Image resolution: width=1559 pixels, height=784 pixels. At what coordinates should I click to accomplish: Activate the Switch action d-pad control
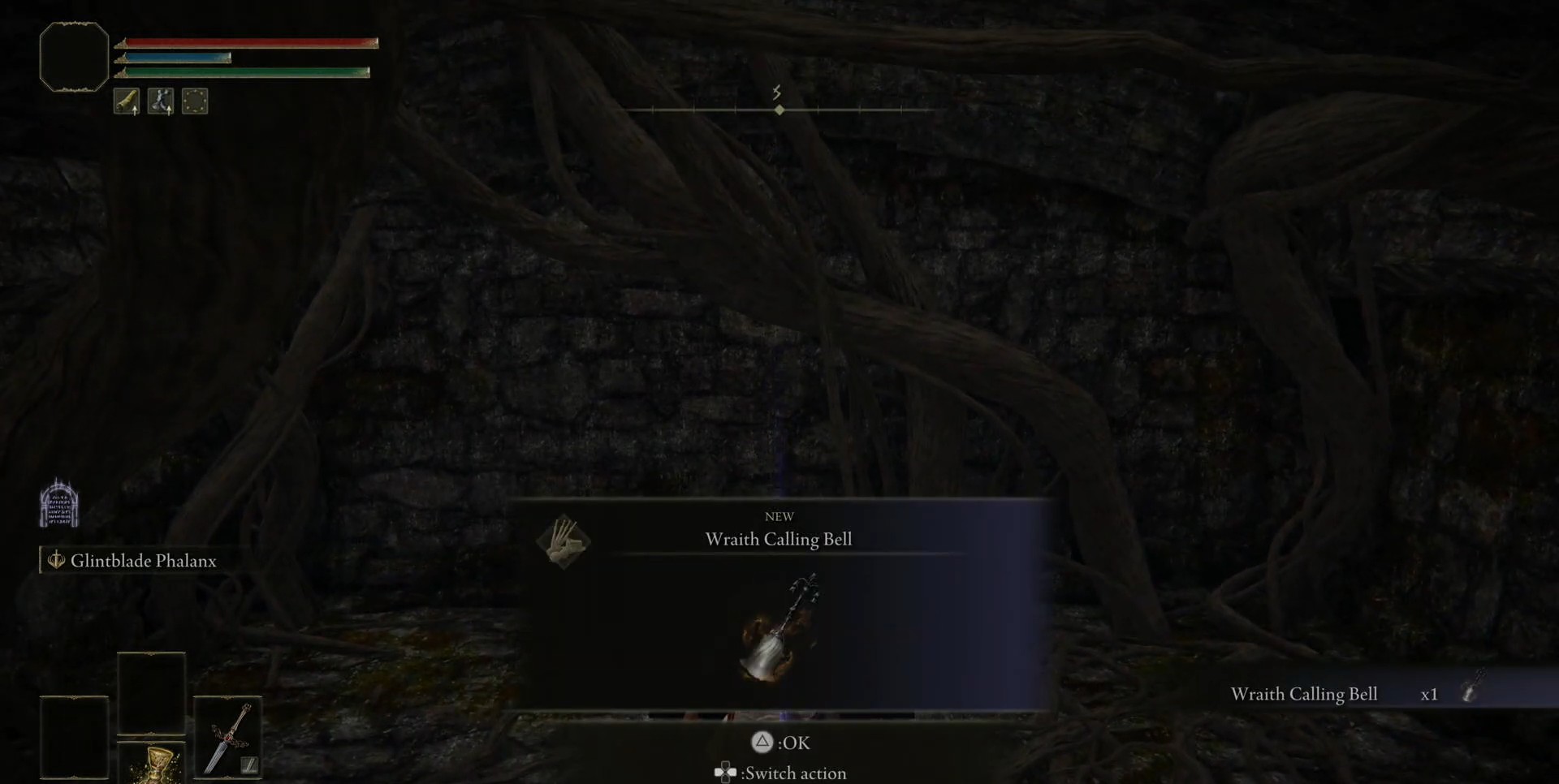click(725, 773)
